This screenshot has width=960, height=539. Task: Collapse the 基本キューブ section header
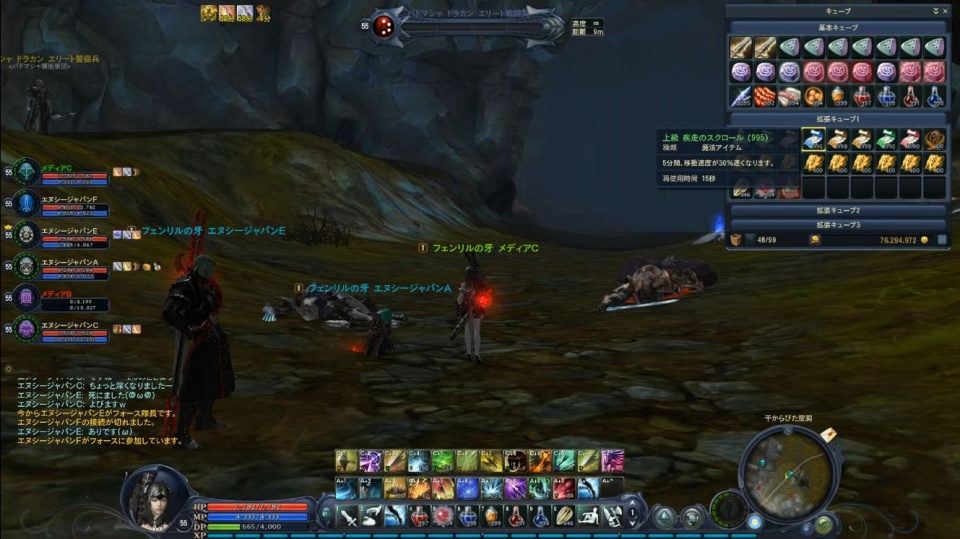[838, 27]
